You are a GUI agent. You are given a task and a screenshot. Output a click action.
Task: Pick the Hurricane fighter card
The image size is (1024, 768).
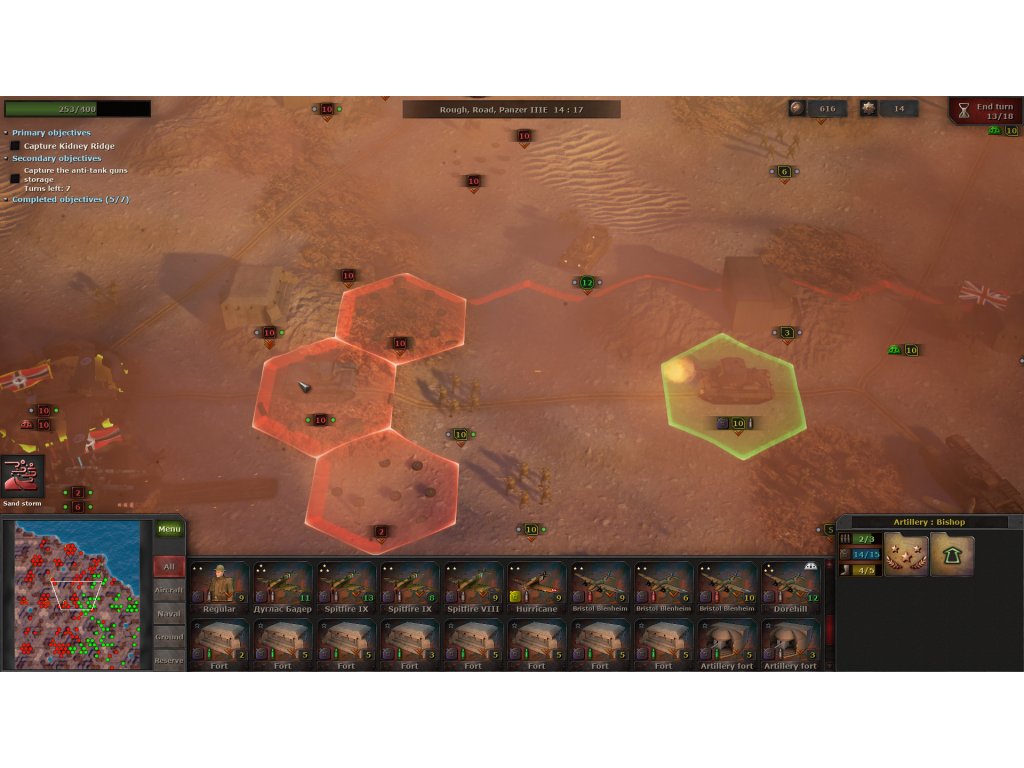tap(537, 587)
